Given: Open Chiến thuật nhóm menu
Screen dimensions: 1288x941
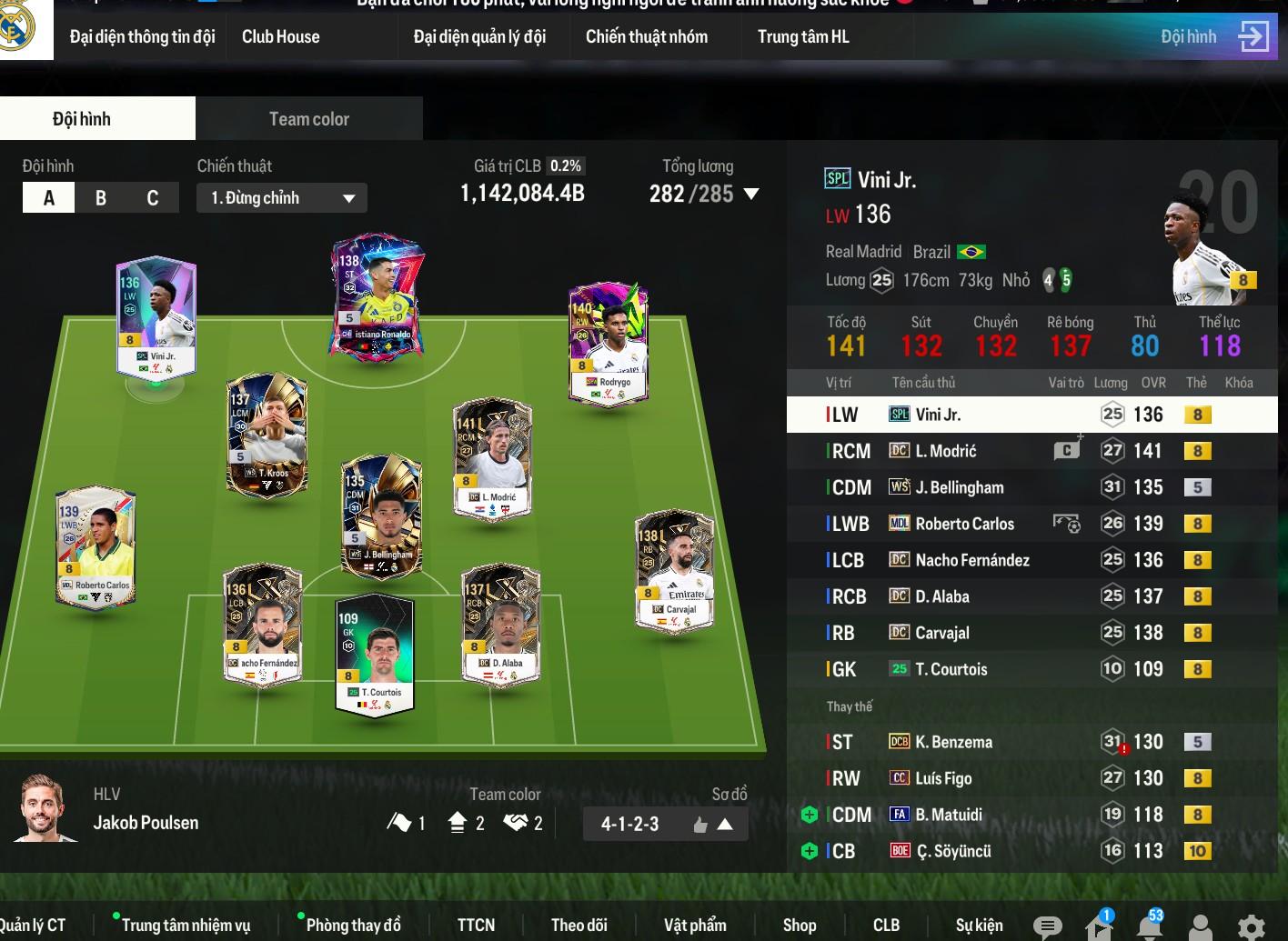Looking at the screenshot, I should coord(646,36).
